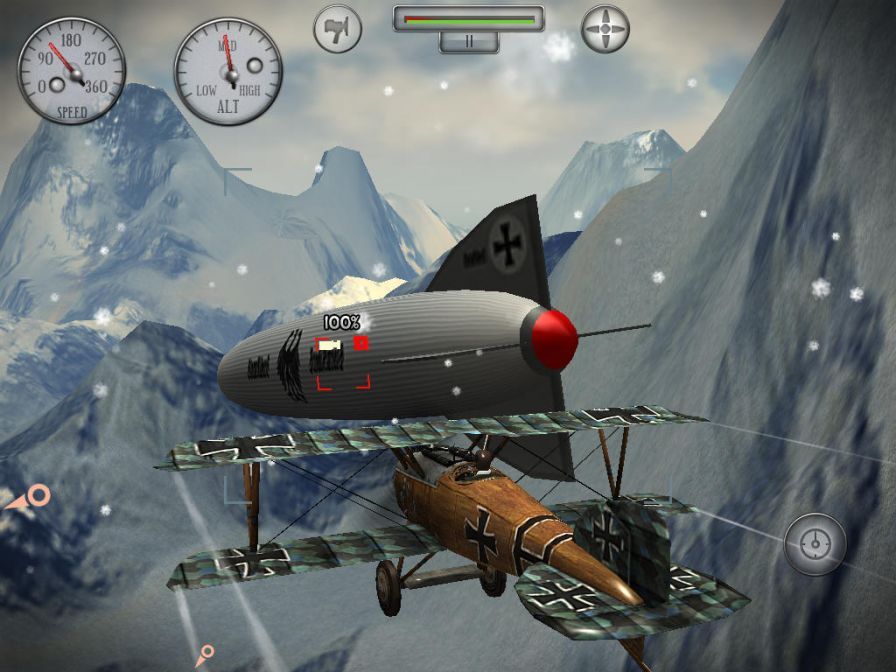Image resolution: width=896 pixels, height=672 pixels.
Task: Activate the round dial button over the mountainside
Action: click(x=815, y=544)
